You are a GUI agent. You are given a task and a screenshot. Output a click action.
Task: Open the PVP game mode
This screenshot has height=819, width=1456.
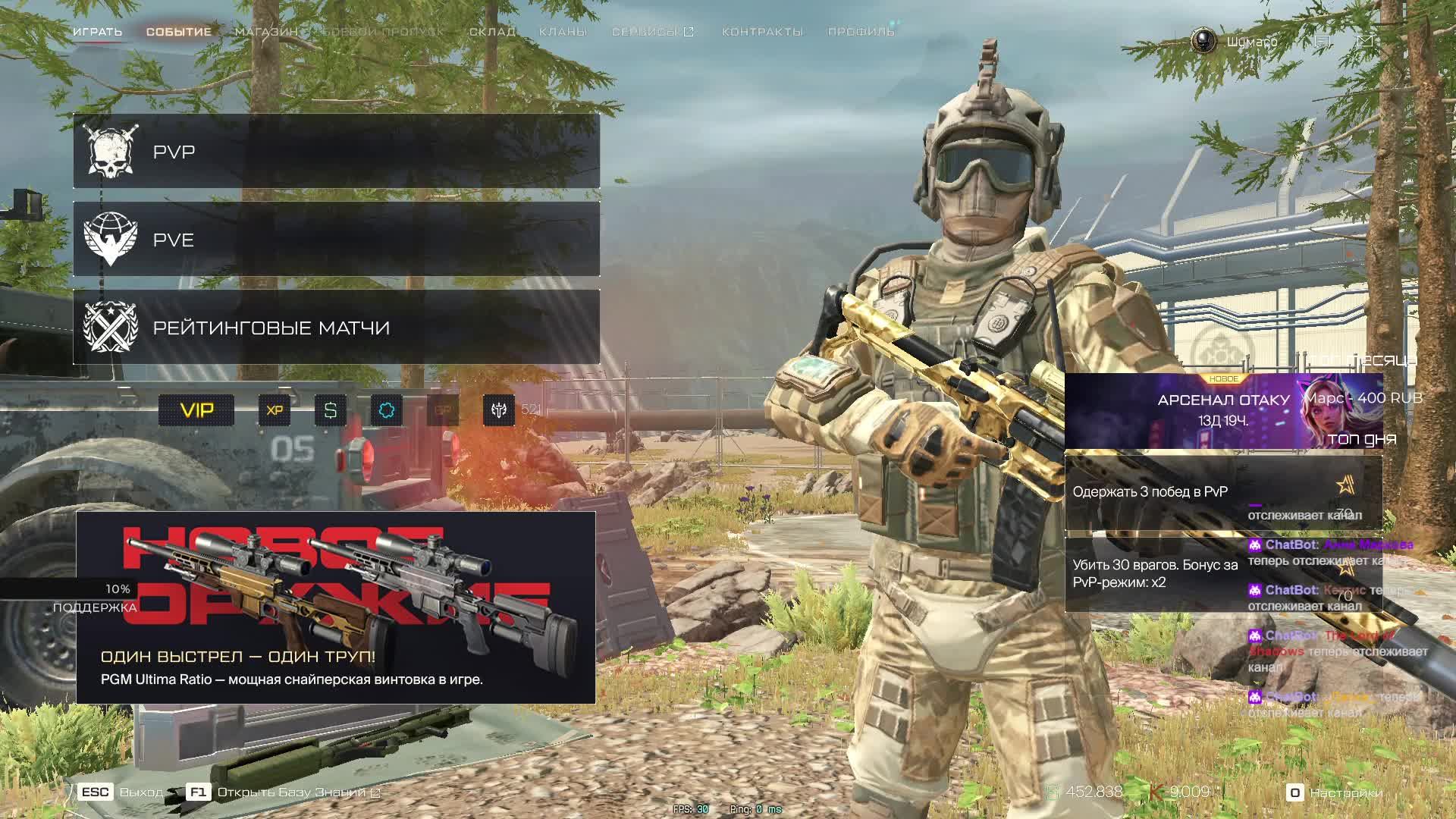point(336,152)
